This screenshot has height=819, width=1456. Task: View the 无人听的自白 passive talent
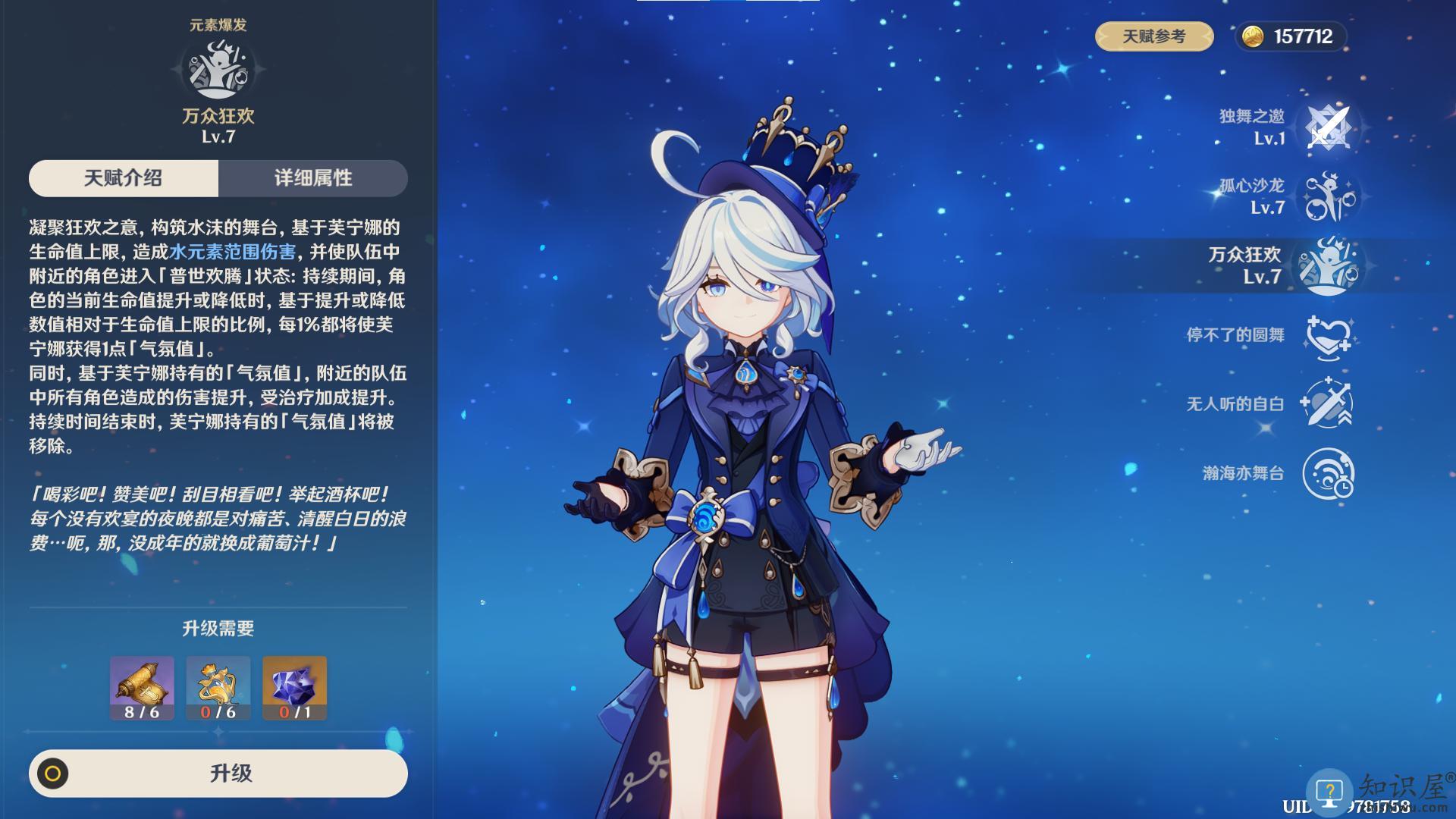(1329, 403)
